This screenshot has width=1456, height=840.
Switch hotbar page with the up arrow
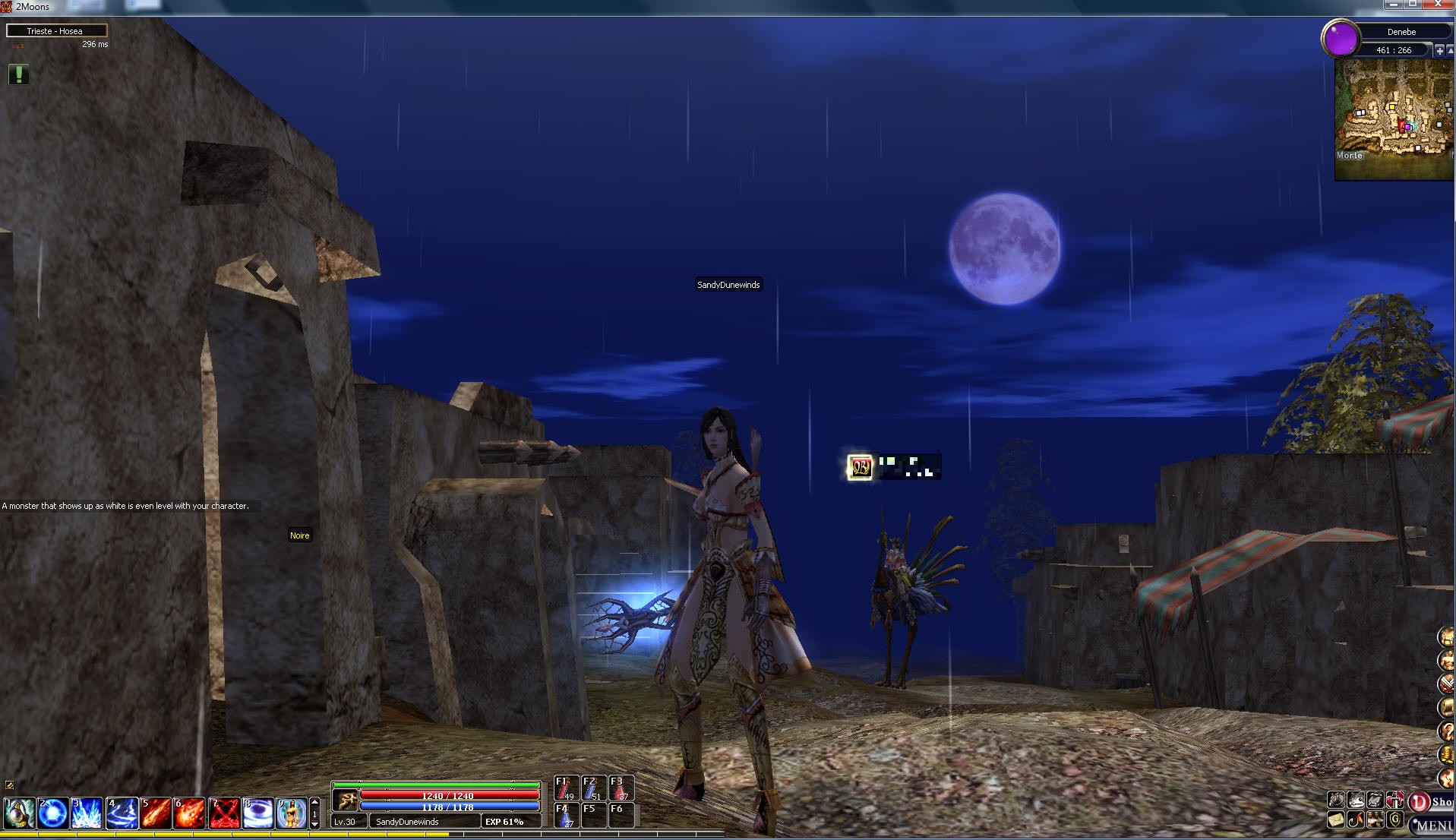315,802
